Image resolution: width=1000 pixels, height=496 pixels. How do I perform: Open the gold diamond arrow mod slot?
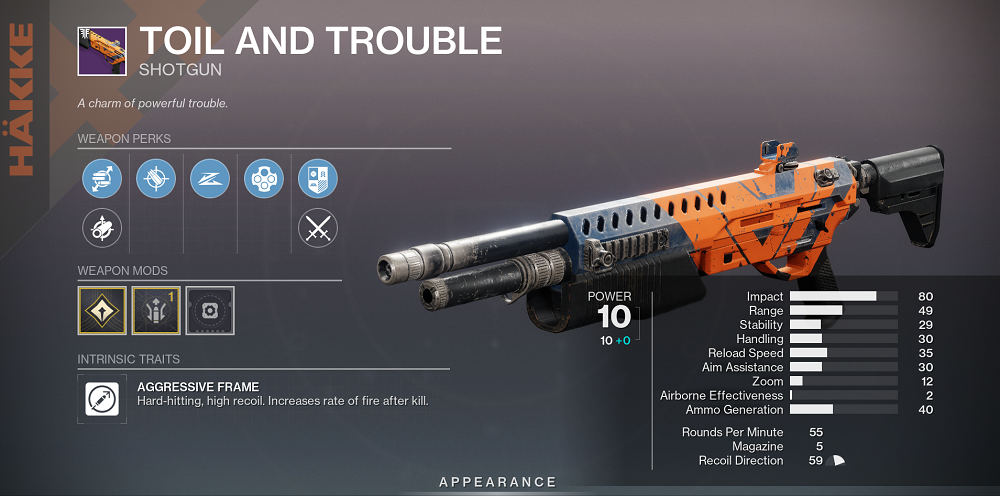click(102, 310)
